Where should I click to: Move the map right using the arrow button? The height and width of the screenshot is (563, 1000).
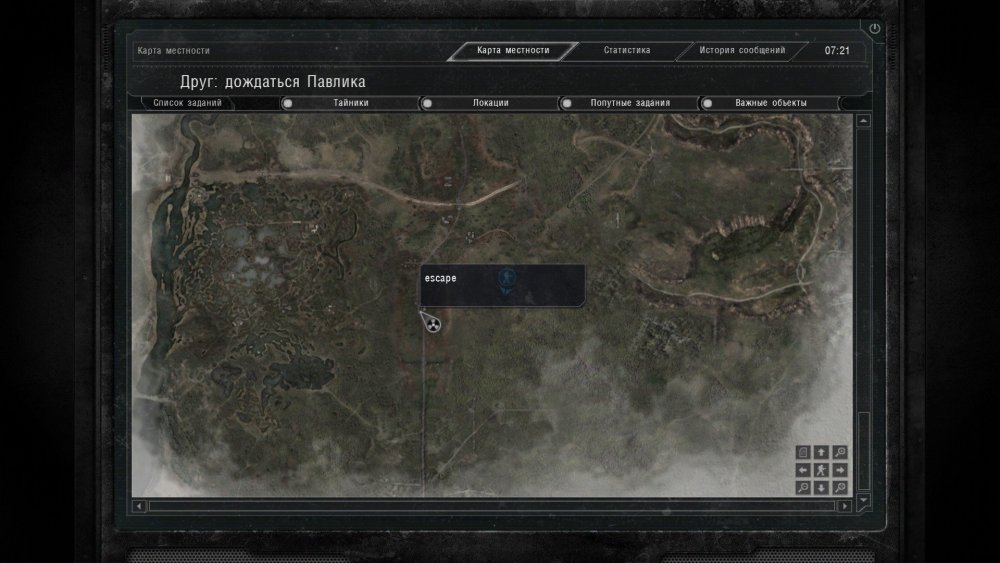pyautogui.click(x=840, y=470)
